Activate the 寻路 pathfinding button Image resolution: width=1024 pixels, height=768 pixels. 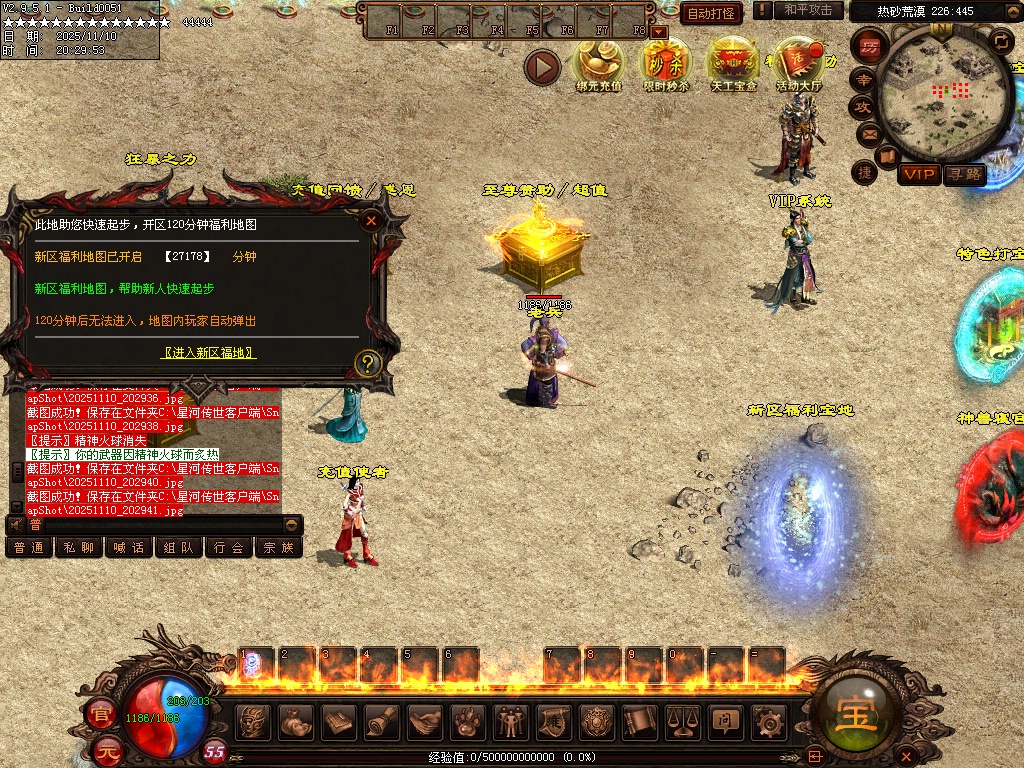coord(964,175)
